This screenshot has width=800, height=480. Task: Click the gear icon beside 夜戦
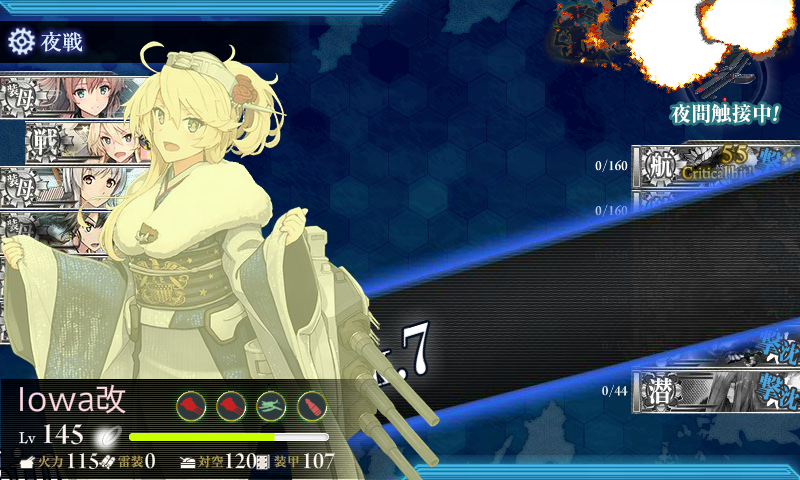click(20, 41)
